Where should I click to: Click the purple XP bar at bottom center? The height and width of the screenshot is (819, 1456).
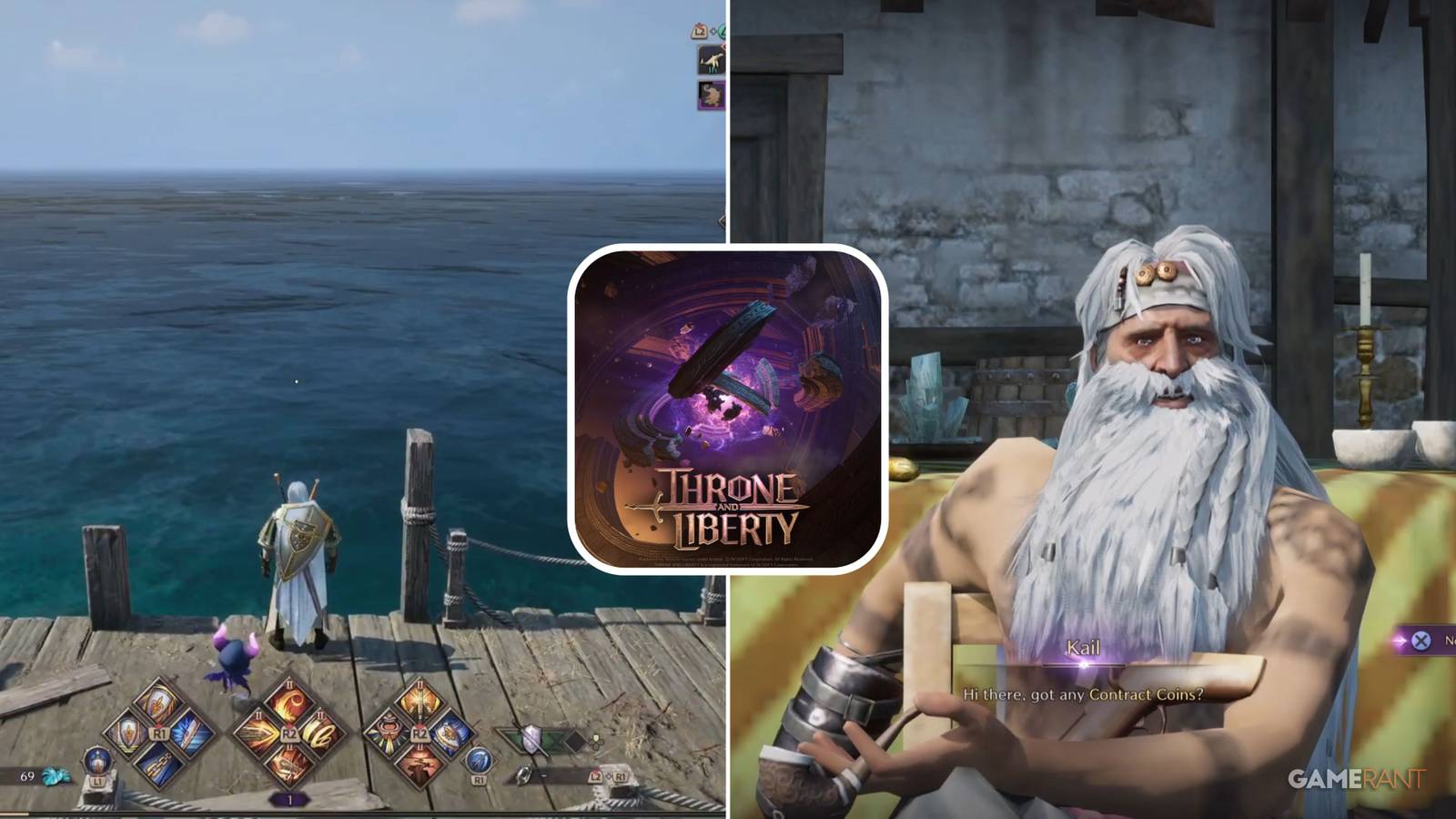[288, 798]
